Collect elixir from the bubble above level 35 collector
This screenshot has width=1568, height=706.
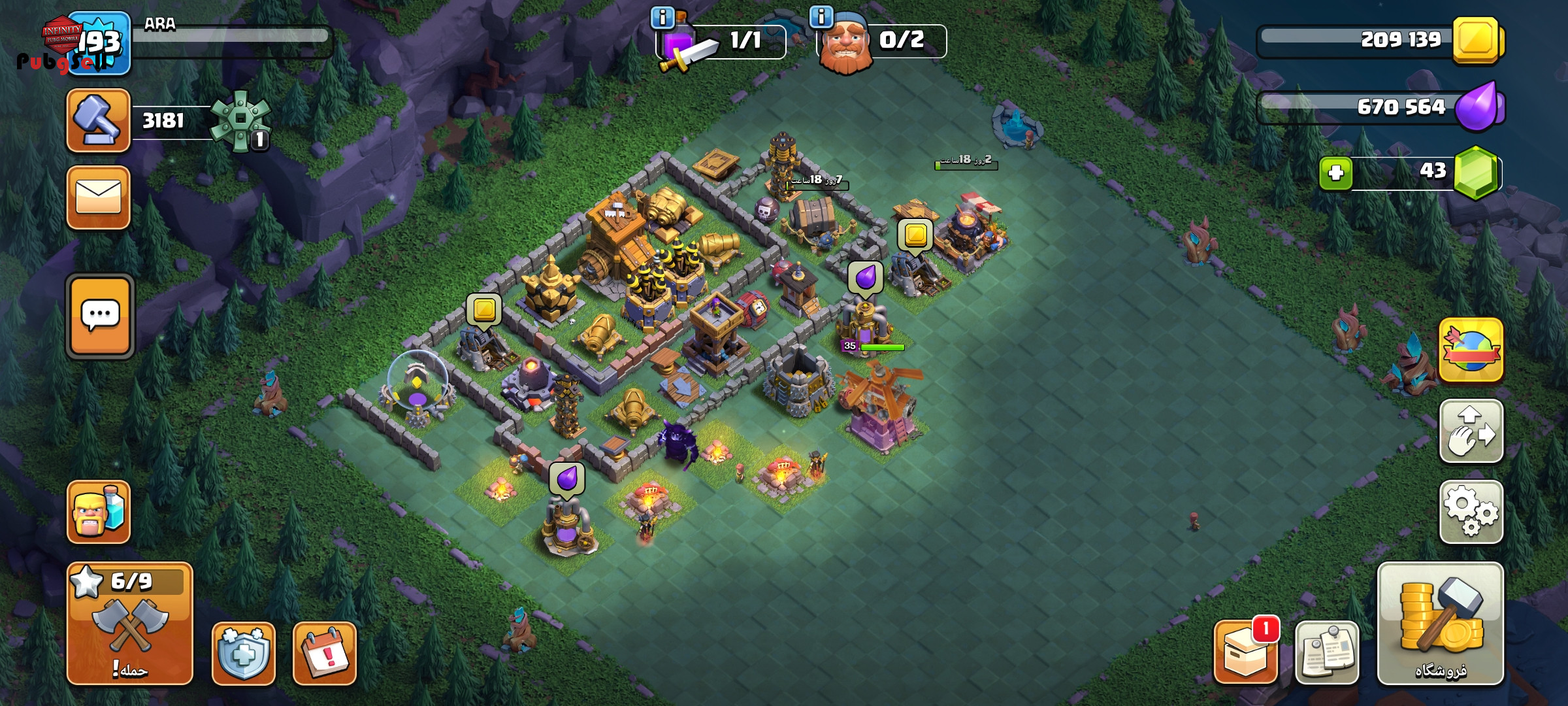click(866, 277)
